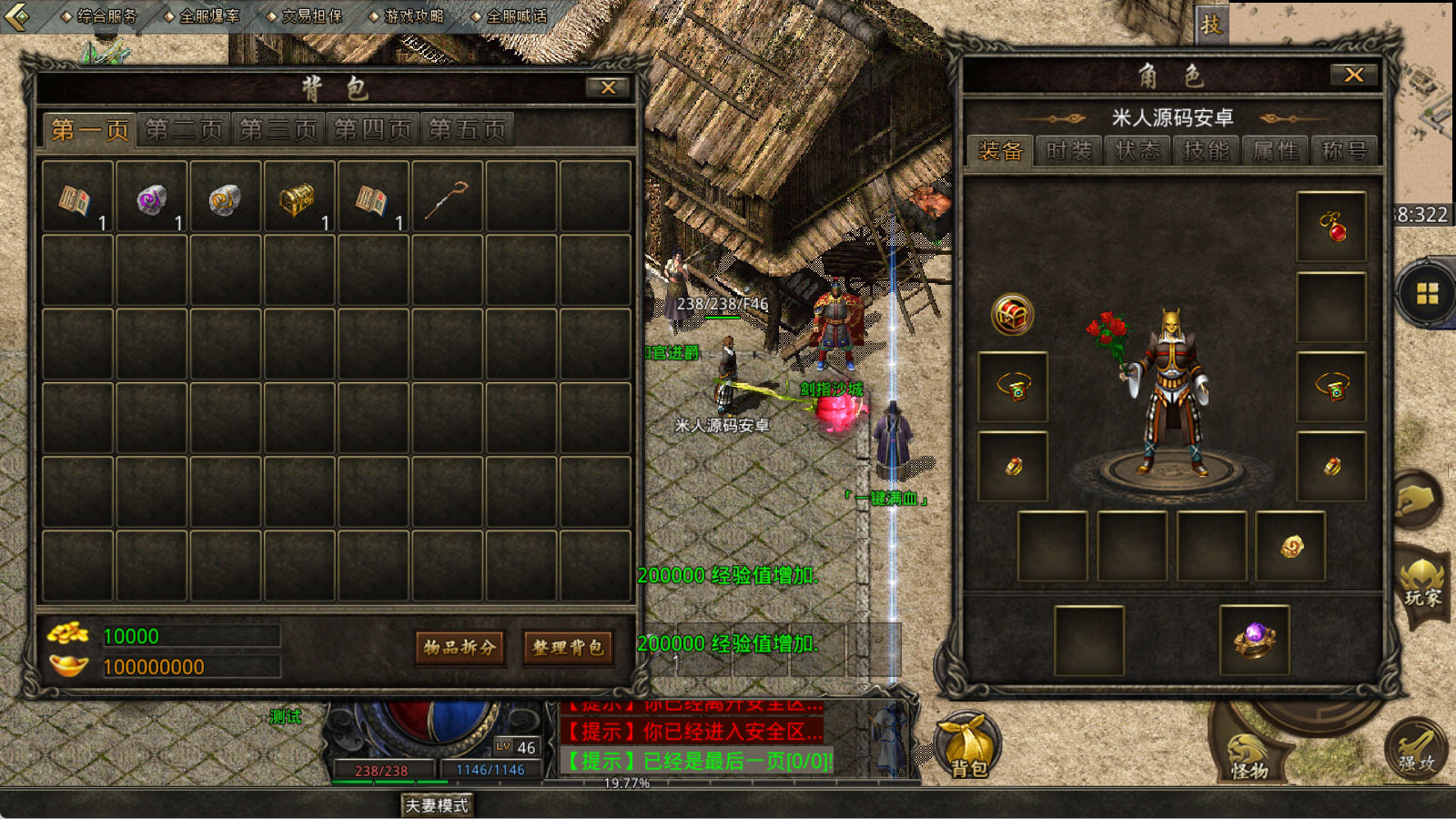The width and height of the screenshot is (1456, 819).
Task: Select the 第五页 bag tab
Action: click(x=467, y=130)
